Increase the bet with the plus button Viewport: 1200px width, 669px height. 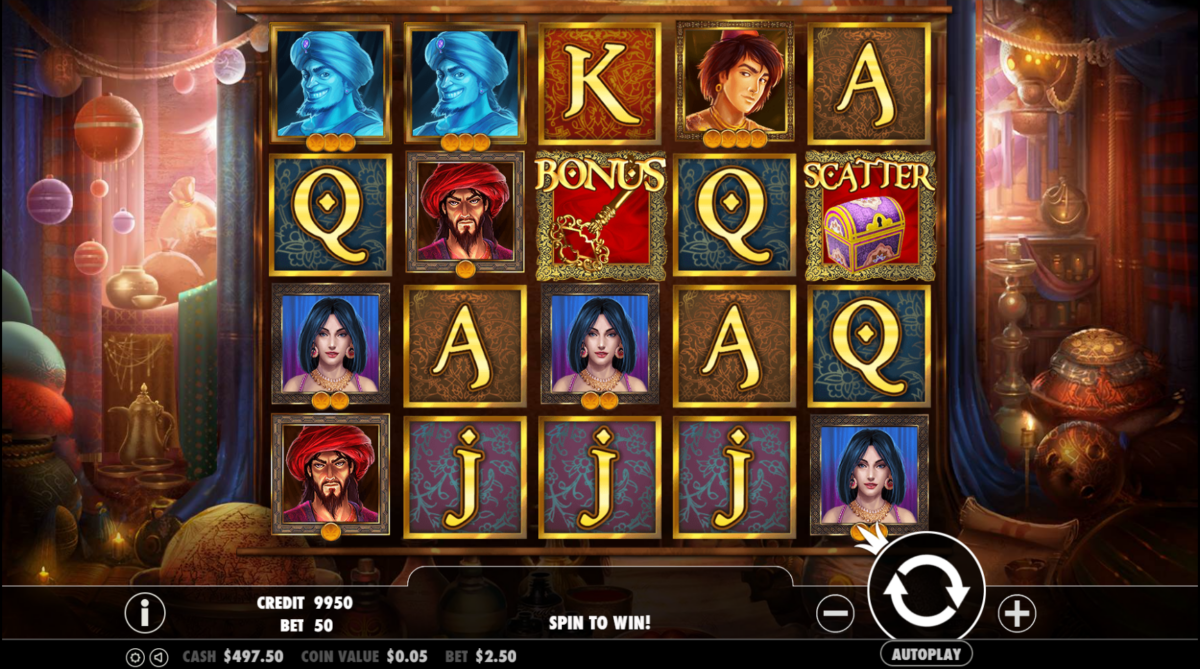(1016, 613)
